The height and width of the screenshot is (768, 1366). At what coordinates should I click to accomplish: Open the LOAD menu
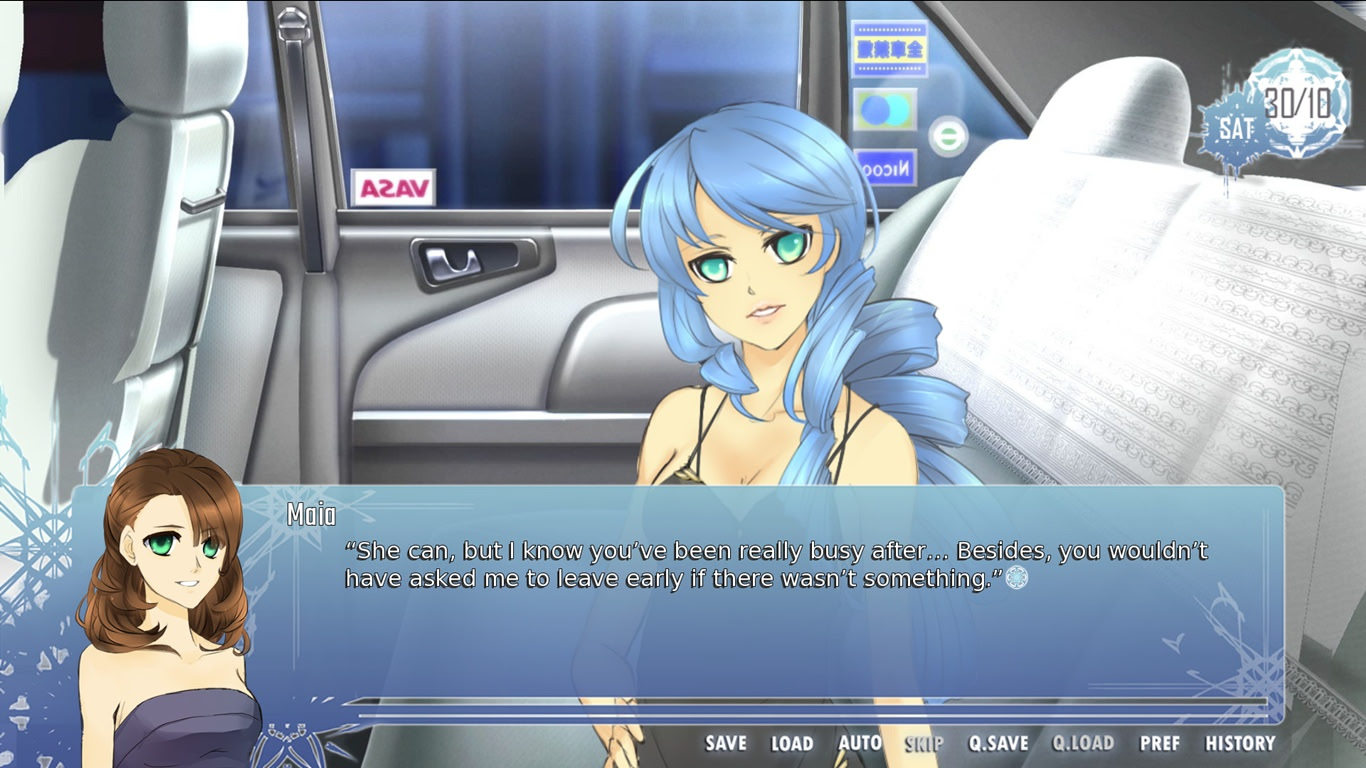[x=791, y=743]
